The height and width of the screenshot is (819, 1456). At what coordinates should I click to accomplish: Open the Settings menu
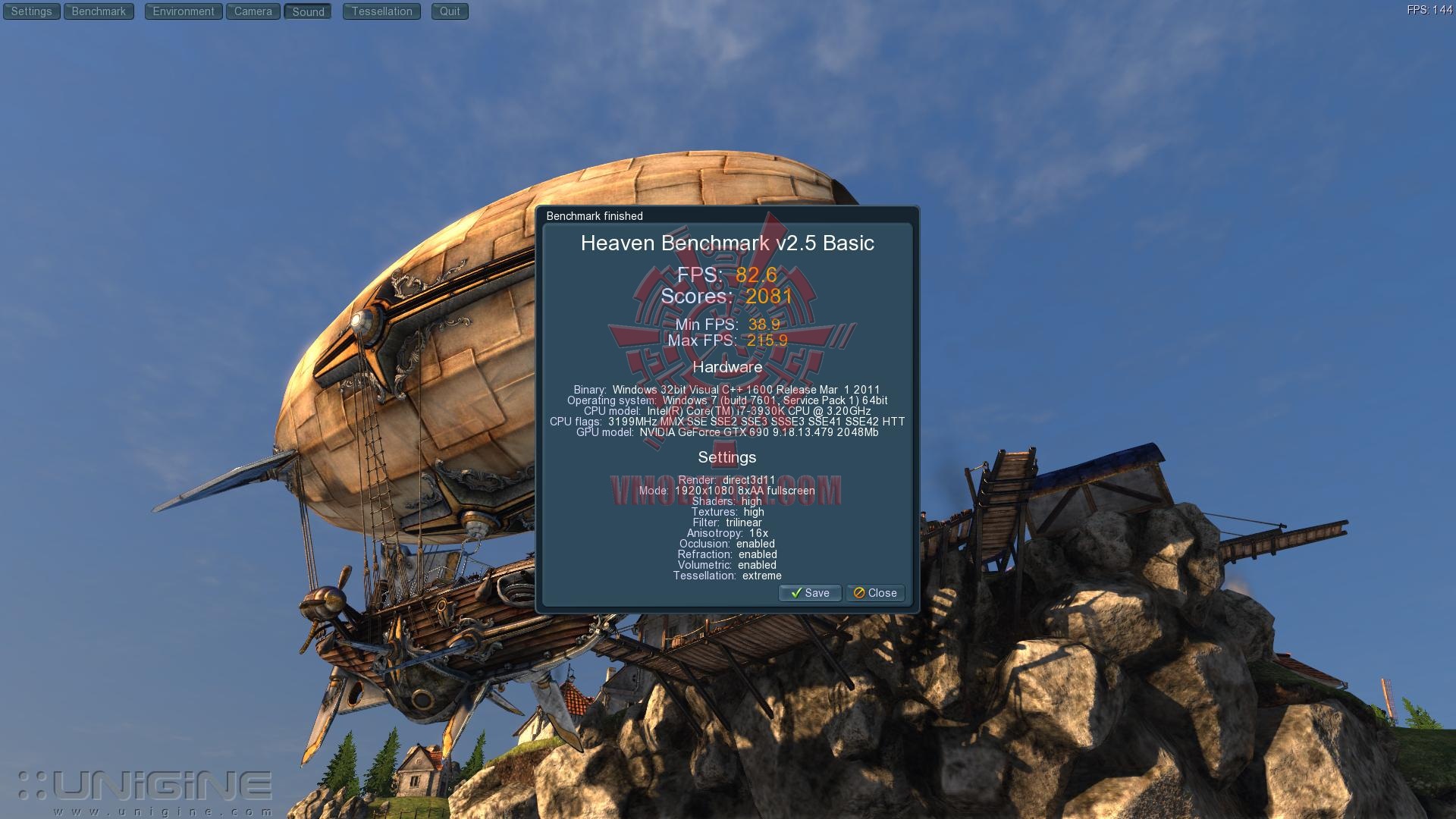(x=31, y=11)
